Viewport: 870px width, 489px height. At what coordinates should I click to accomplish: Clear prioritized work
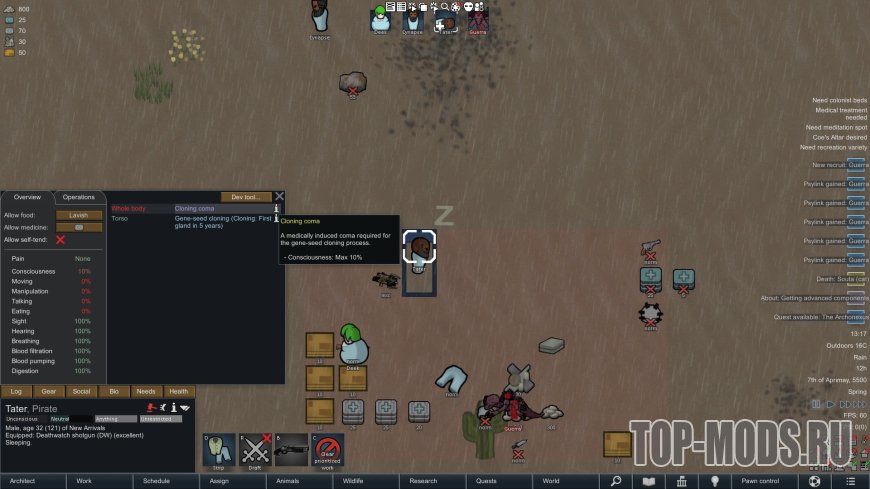click(327, 450)
